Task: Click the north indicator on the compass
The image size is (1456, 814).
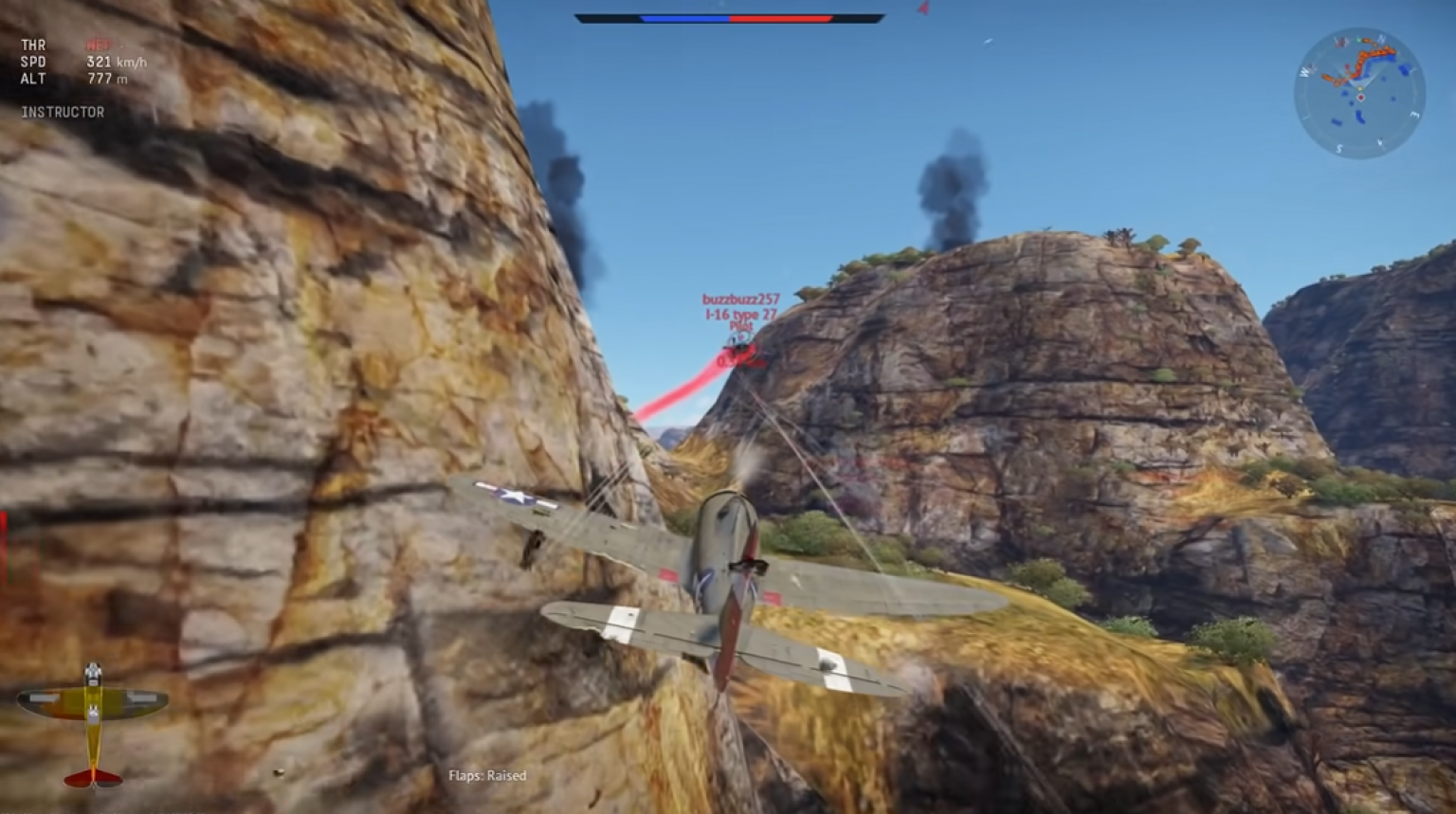Action: [x=1381, y=39]
